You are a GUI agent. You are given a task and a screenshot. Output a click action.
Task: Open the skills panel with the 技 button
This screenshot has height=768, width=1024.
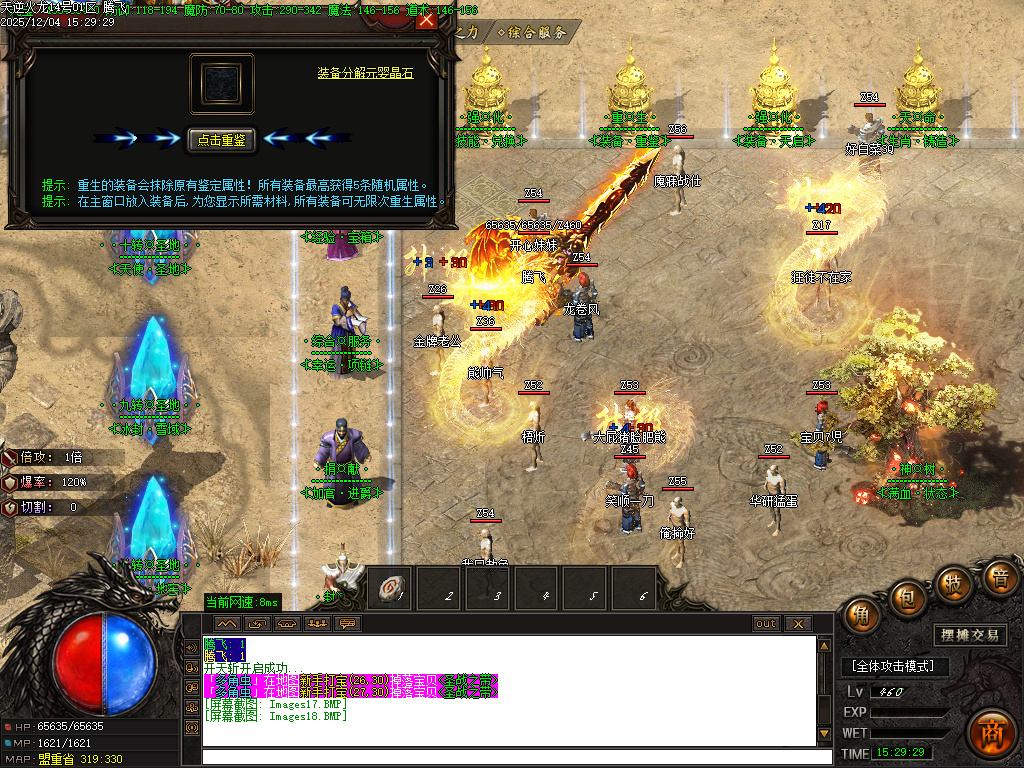click(953, 584)
